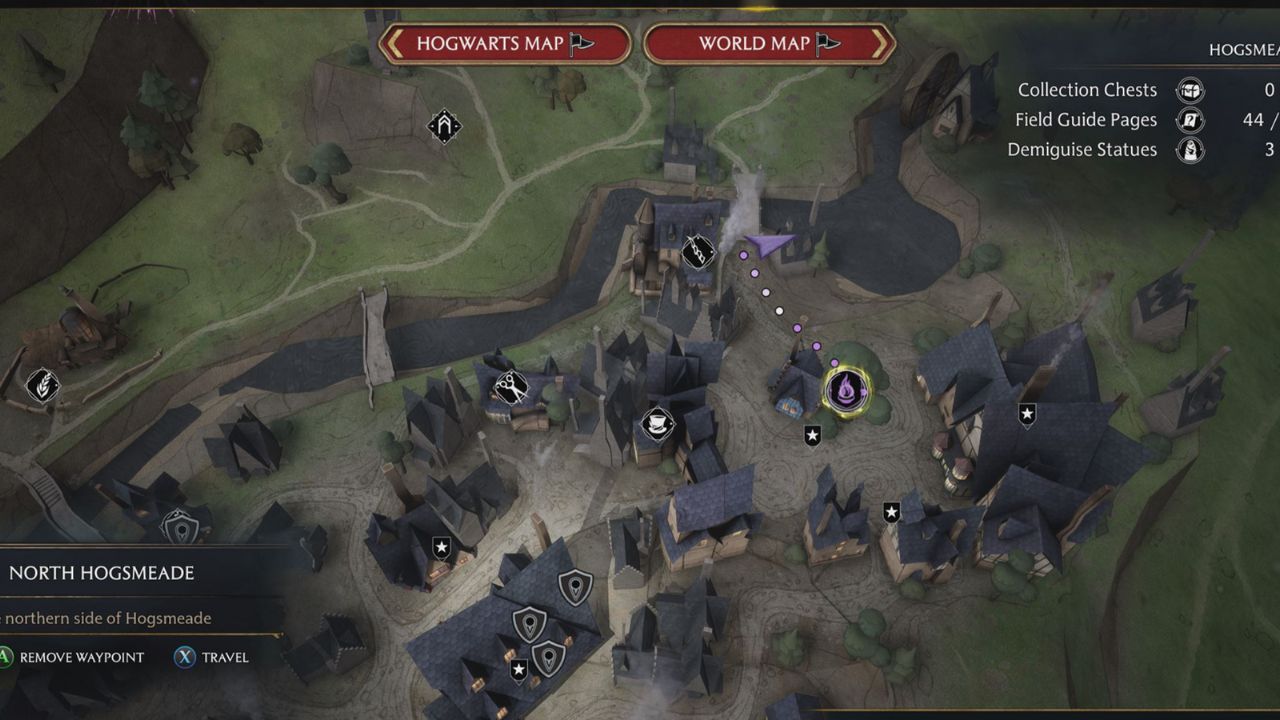
Task: Click the Demiguise Statues icon
Action: [1190, 150]
